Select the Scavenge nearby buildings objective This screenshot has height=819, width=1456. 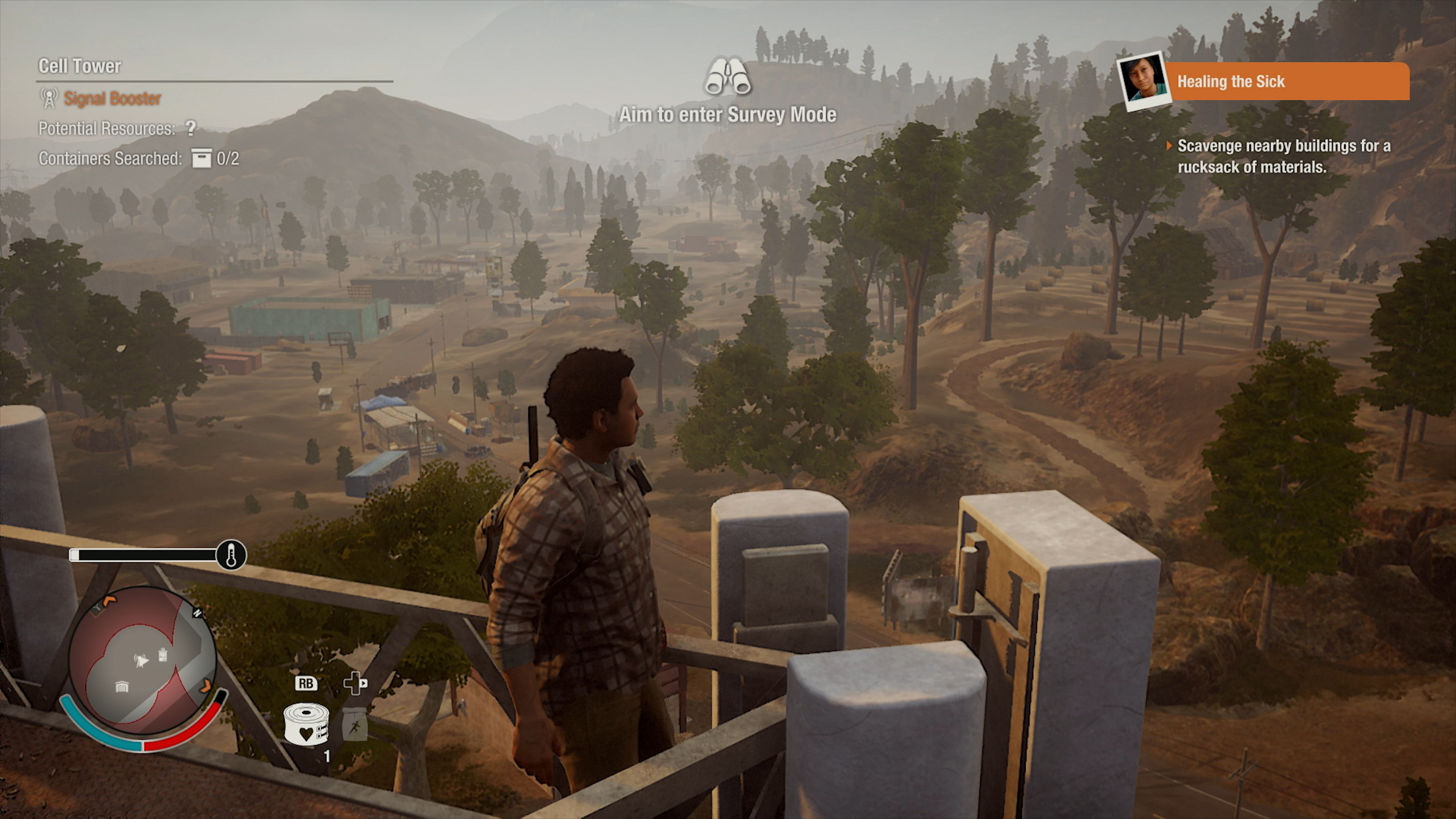click(x=1283, y=157)
